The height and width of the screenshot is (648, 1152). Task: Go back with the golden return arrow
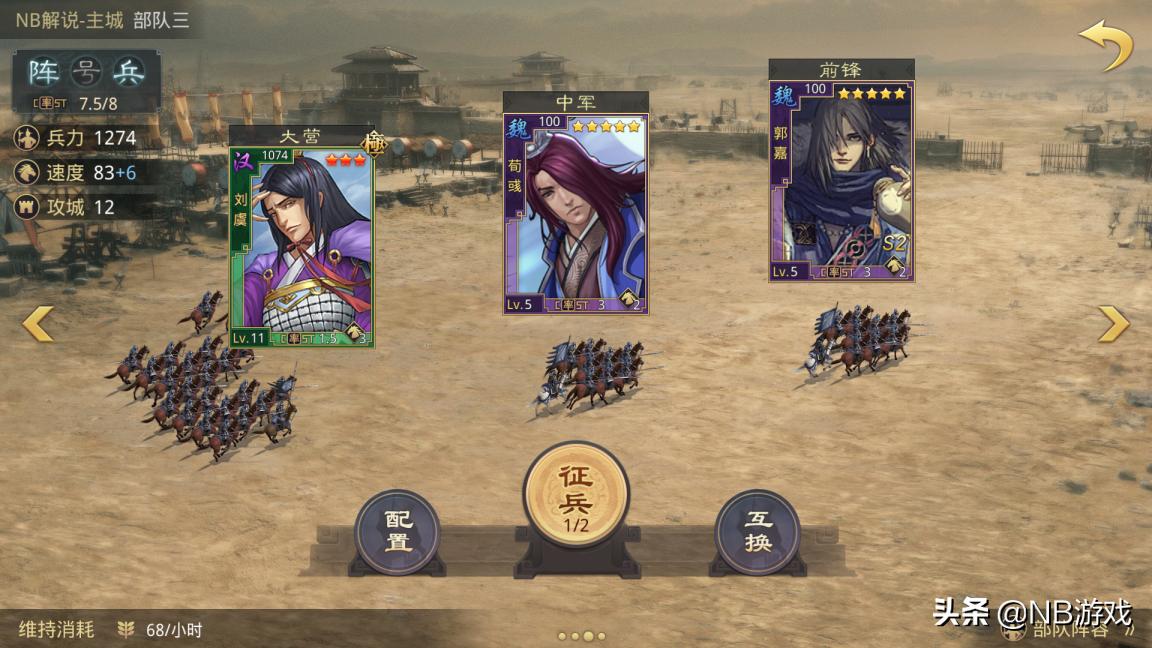click(1105, 45)
